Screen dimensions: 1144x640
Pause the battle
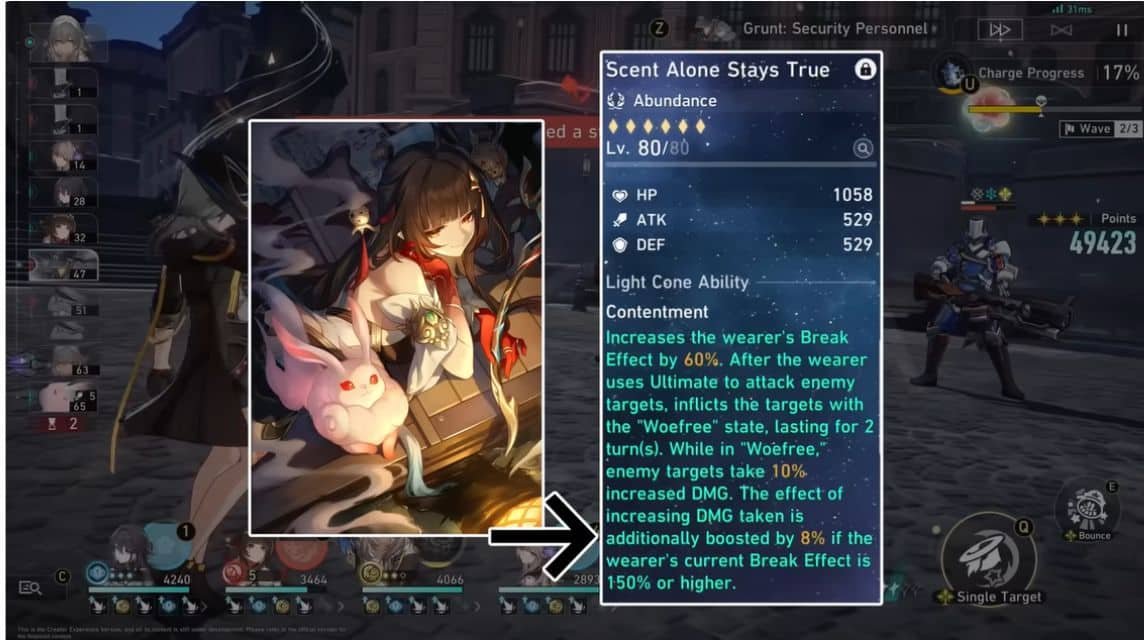click(1121, 31)
